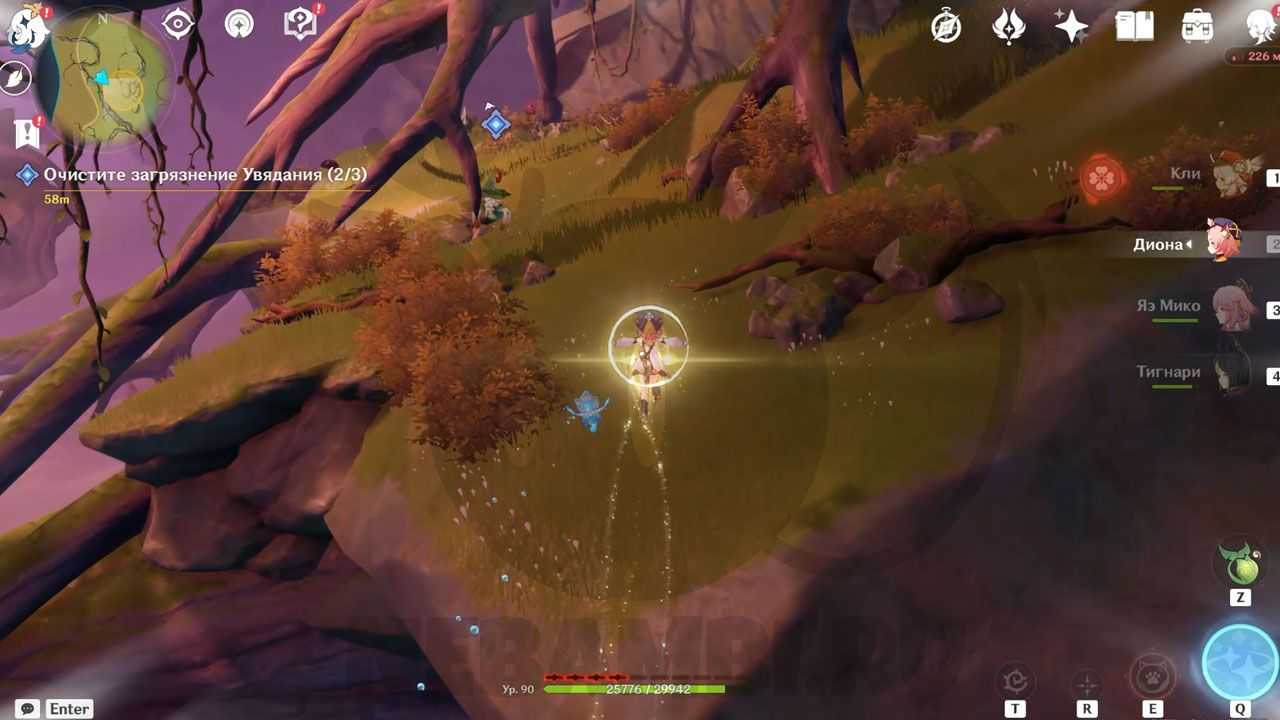Open the compass events icon
Image resolution: width=1280 pixels, height=720 pixels.
(x=946, y=27)
